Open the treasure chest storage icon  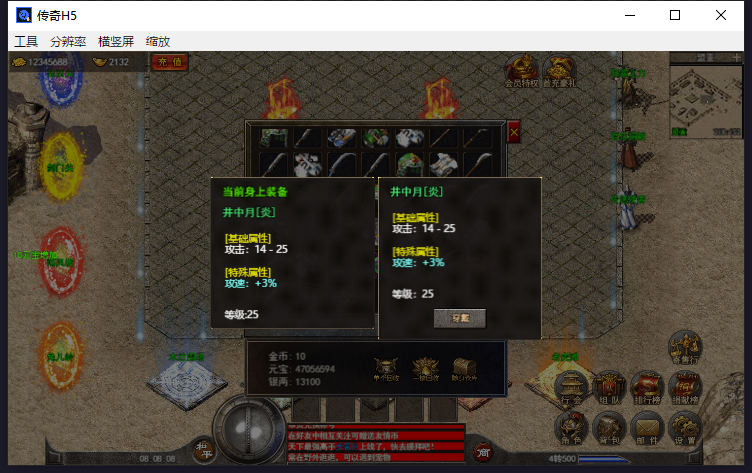[464, 368]
